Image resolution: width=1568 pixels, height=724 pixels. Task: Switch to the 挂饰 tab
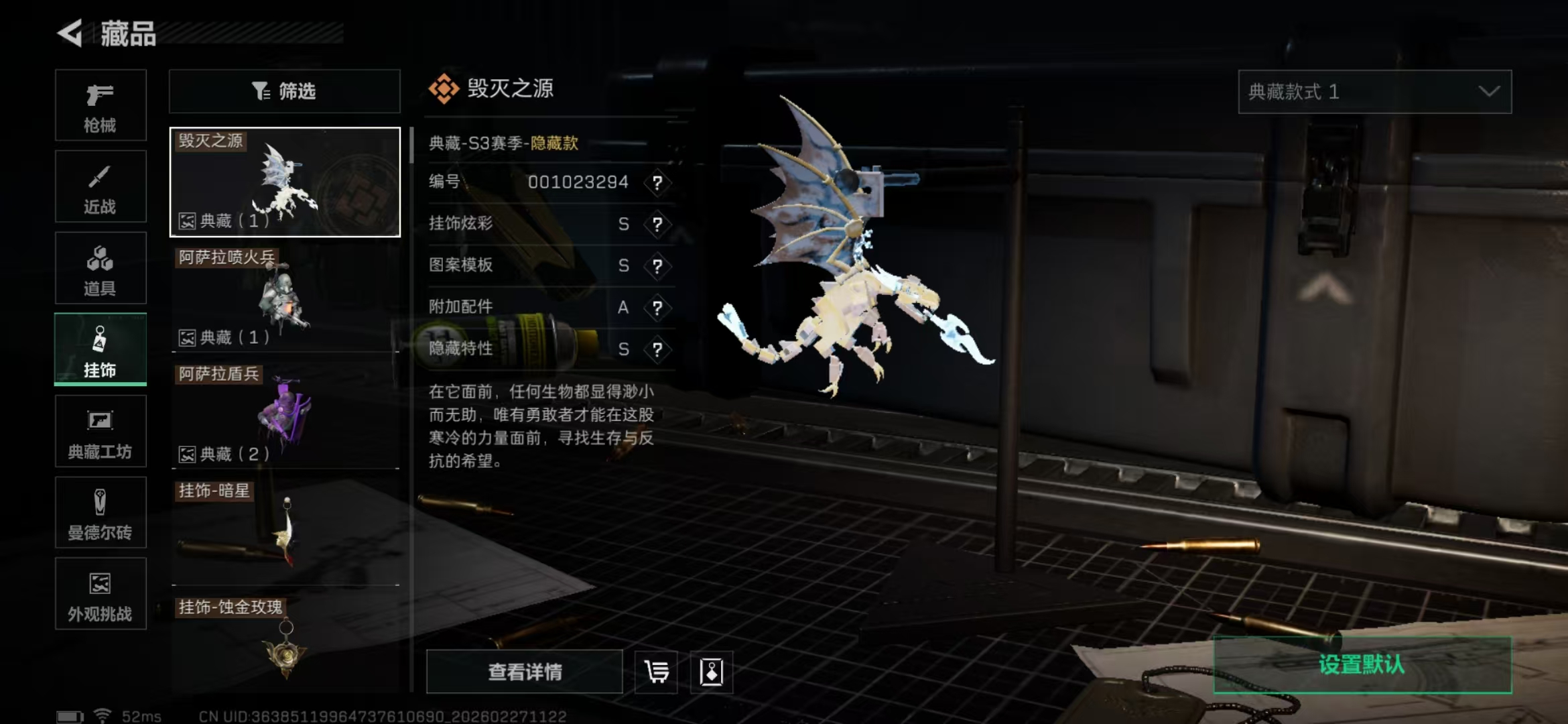click(100, 349)
